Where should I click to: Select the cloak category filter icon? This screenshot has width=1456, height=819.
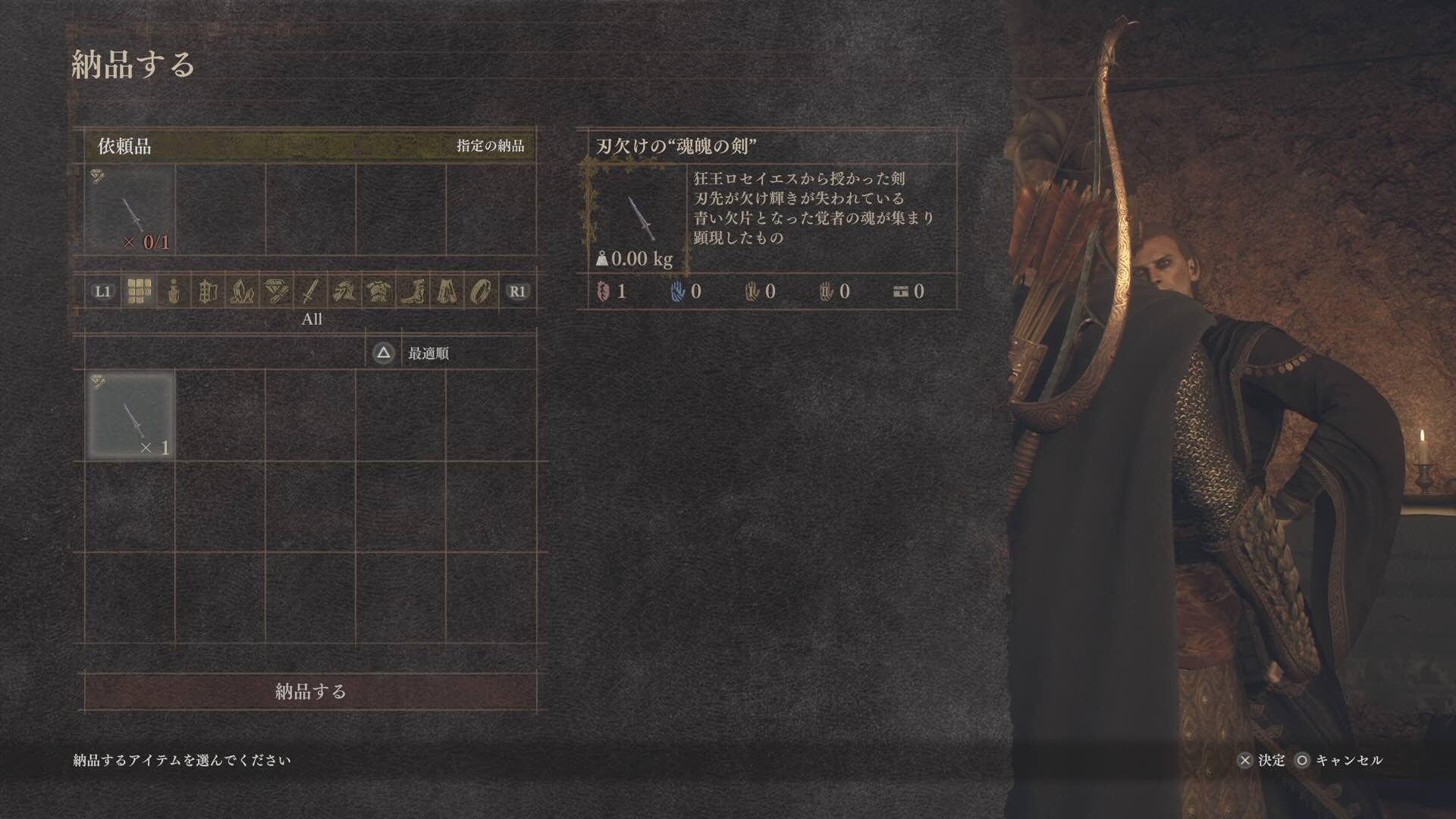click(447, 292)
